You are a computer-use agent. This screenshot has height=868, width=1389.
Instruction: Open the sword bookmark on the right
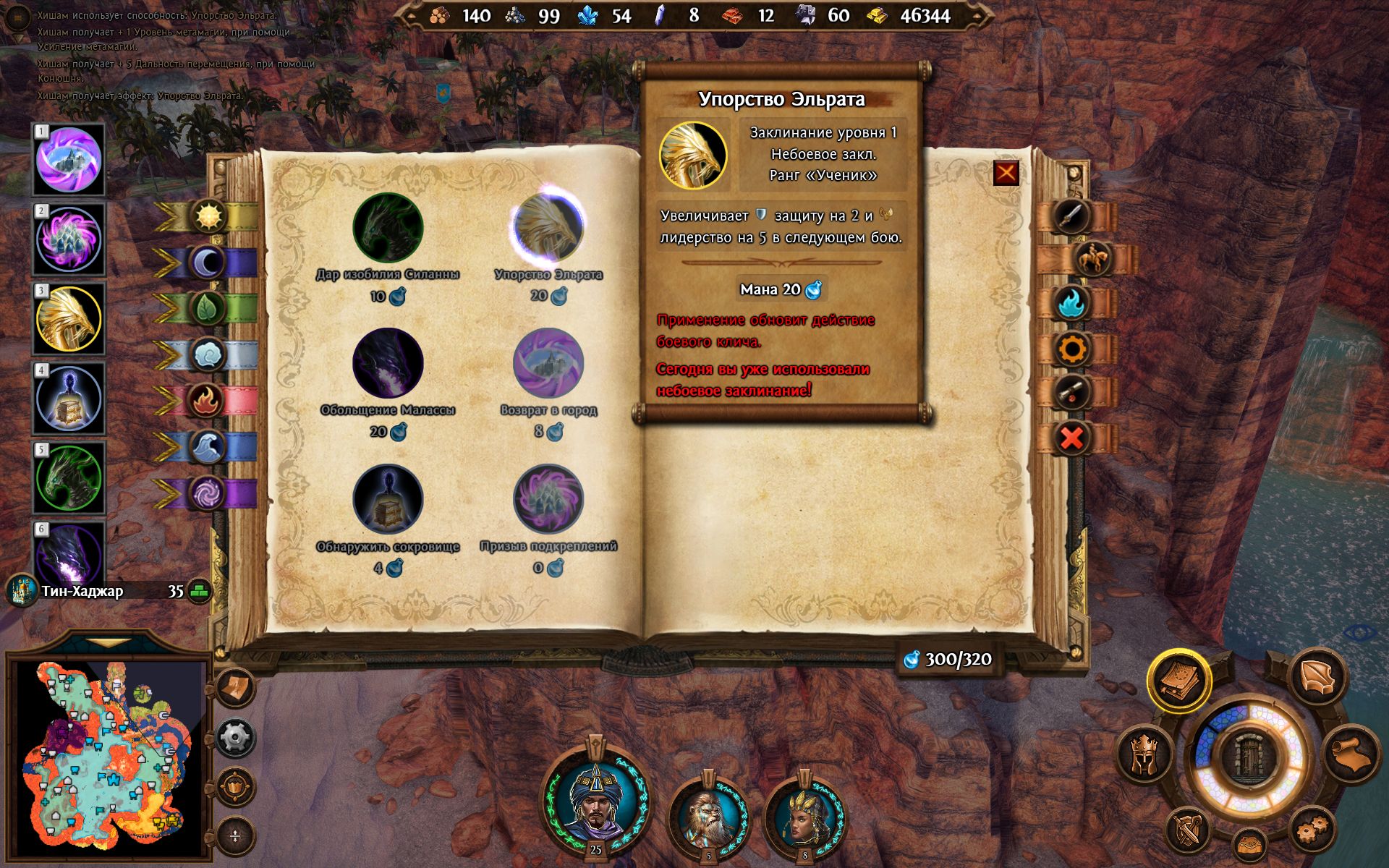1071,216
